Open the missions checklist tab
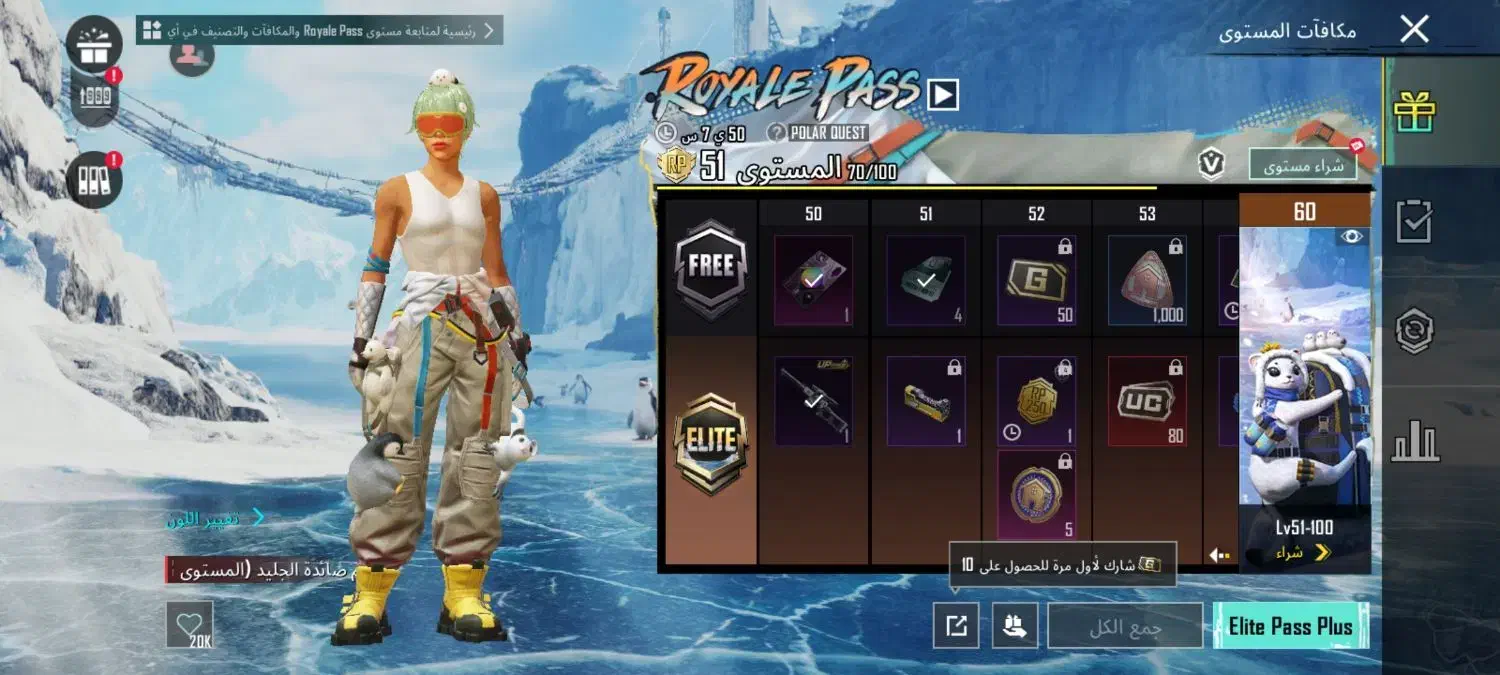 coord(1415,223)
